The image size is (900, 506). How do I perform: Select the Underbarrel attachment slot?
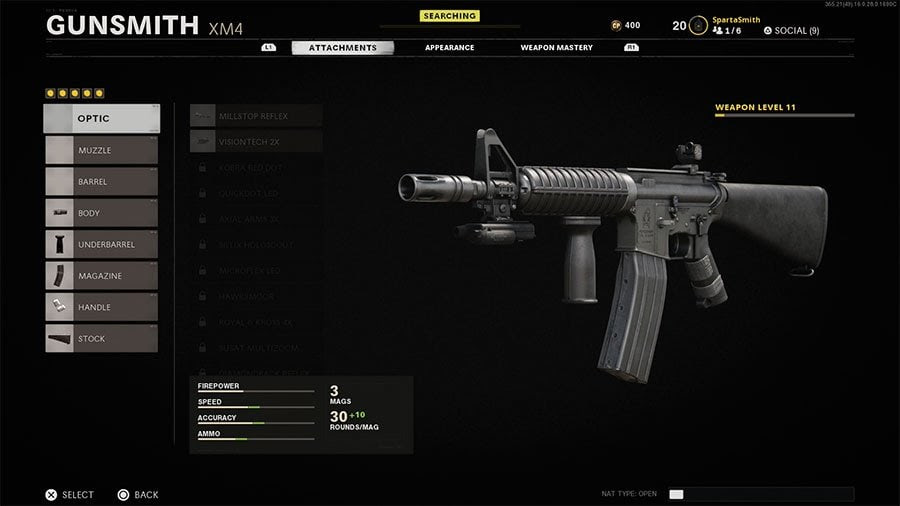(x=101, y=244)
